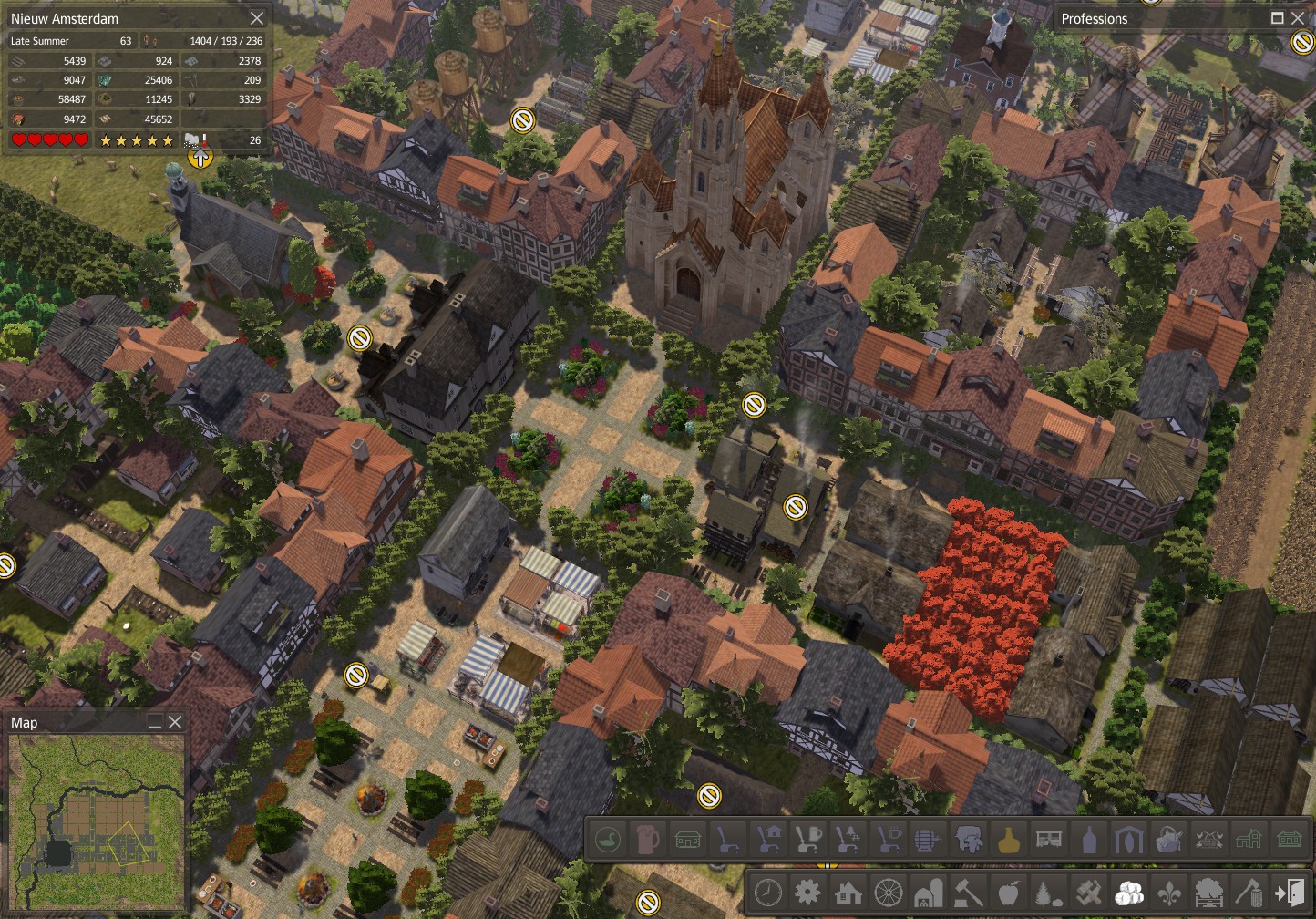The height and width of the screenshot is (919, 1316).
Task: Exit the build menu via the door icon
Action: [1290, 892]
